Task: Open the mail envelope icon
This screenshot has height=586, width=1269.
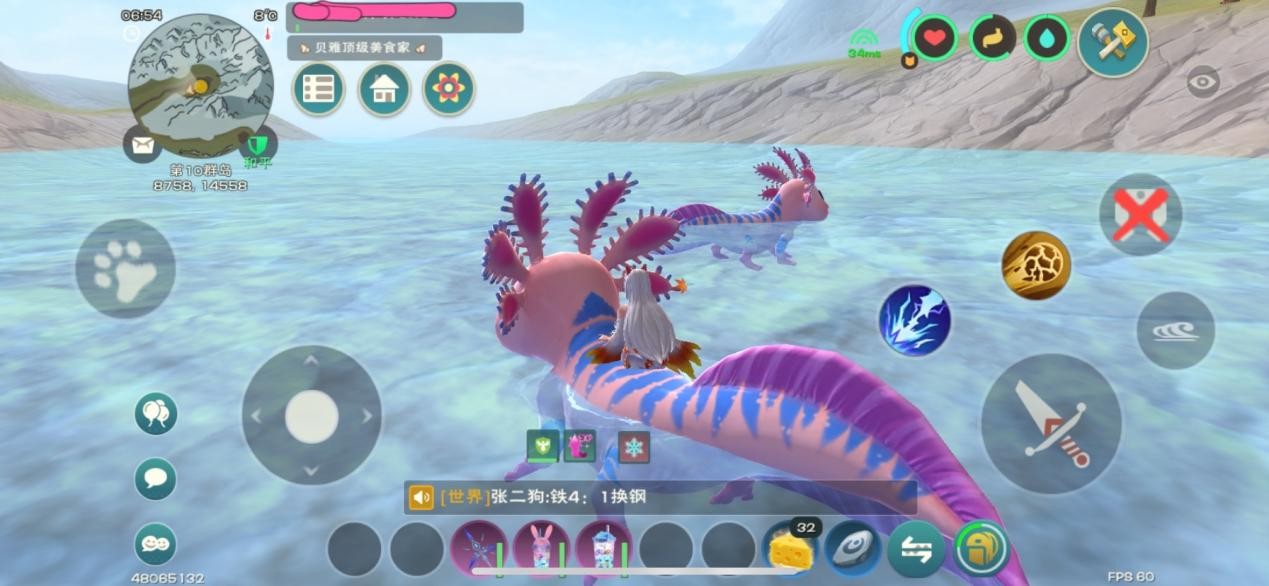Action: pos(142,145)
